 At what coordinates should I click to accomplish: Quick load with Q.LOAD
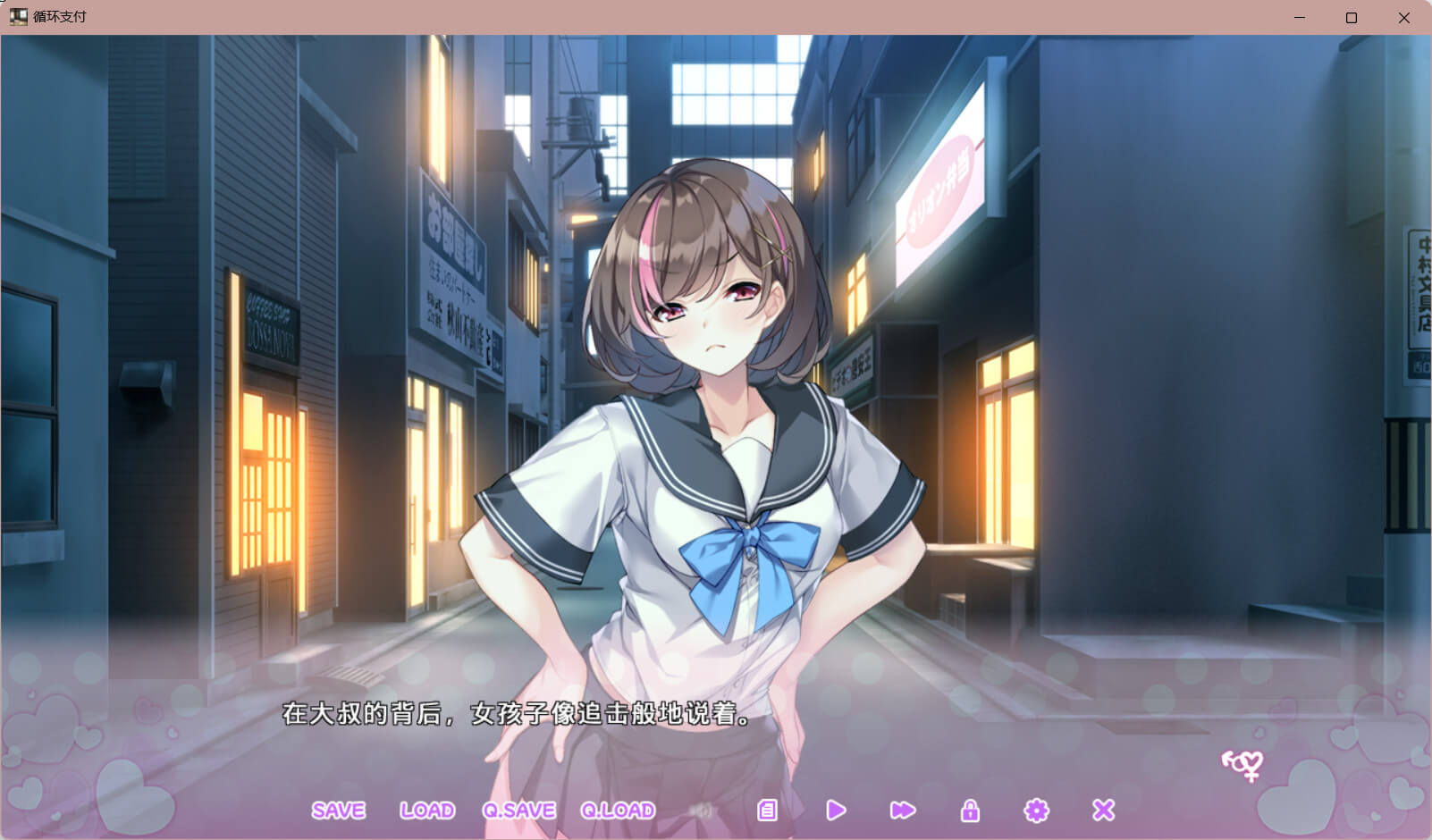click(618, 811)
